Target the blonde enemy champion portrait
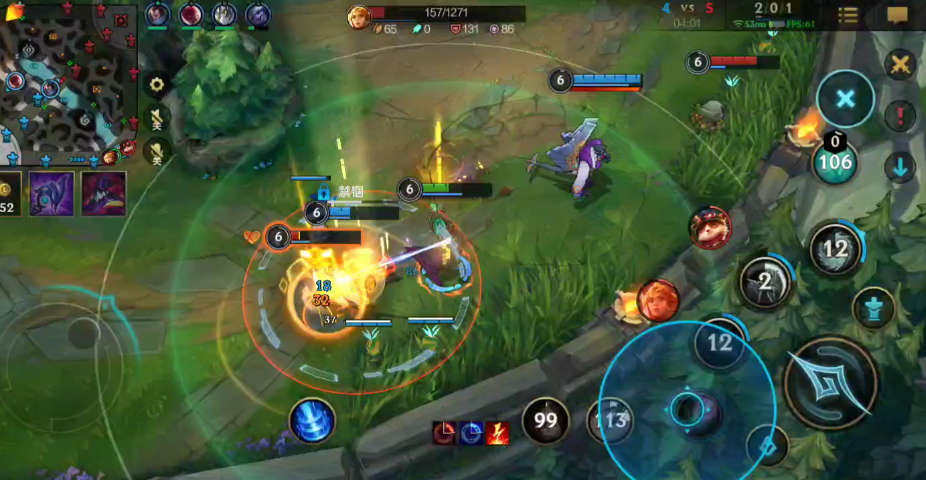926x480 pixels. 658,301
